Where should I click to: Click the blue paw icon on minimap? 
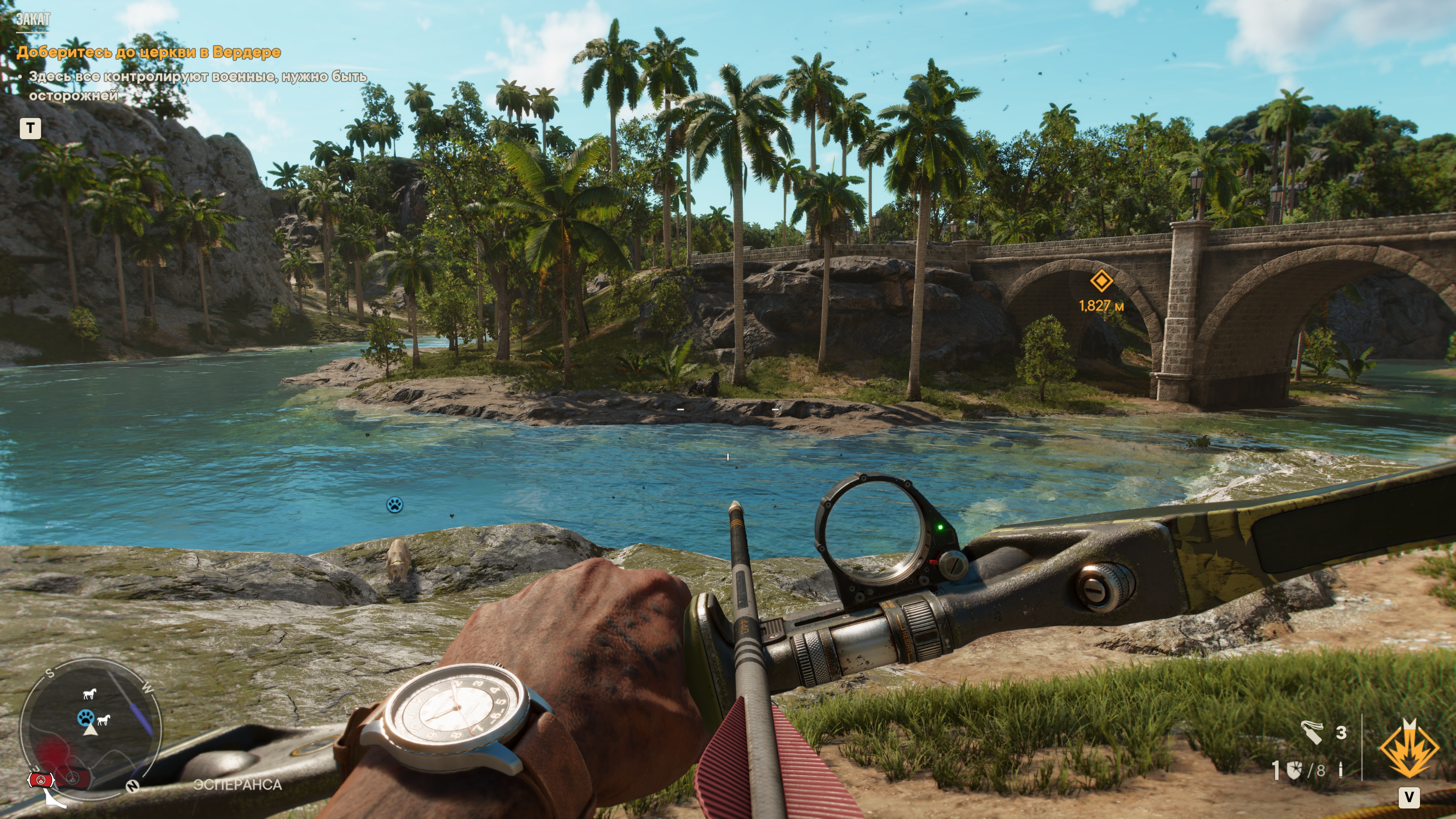85,718
